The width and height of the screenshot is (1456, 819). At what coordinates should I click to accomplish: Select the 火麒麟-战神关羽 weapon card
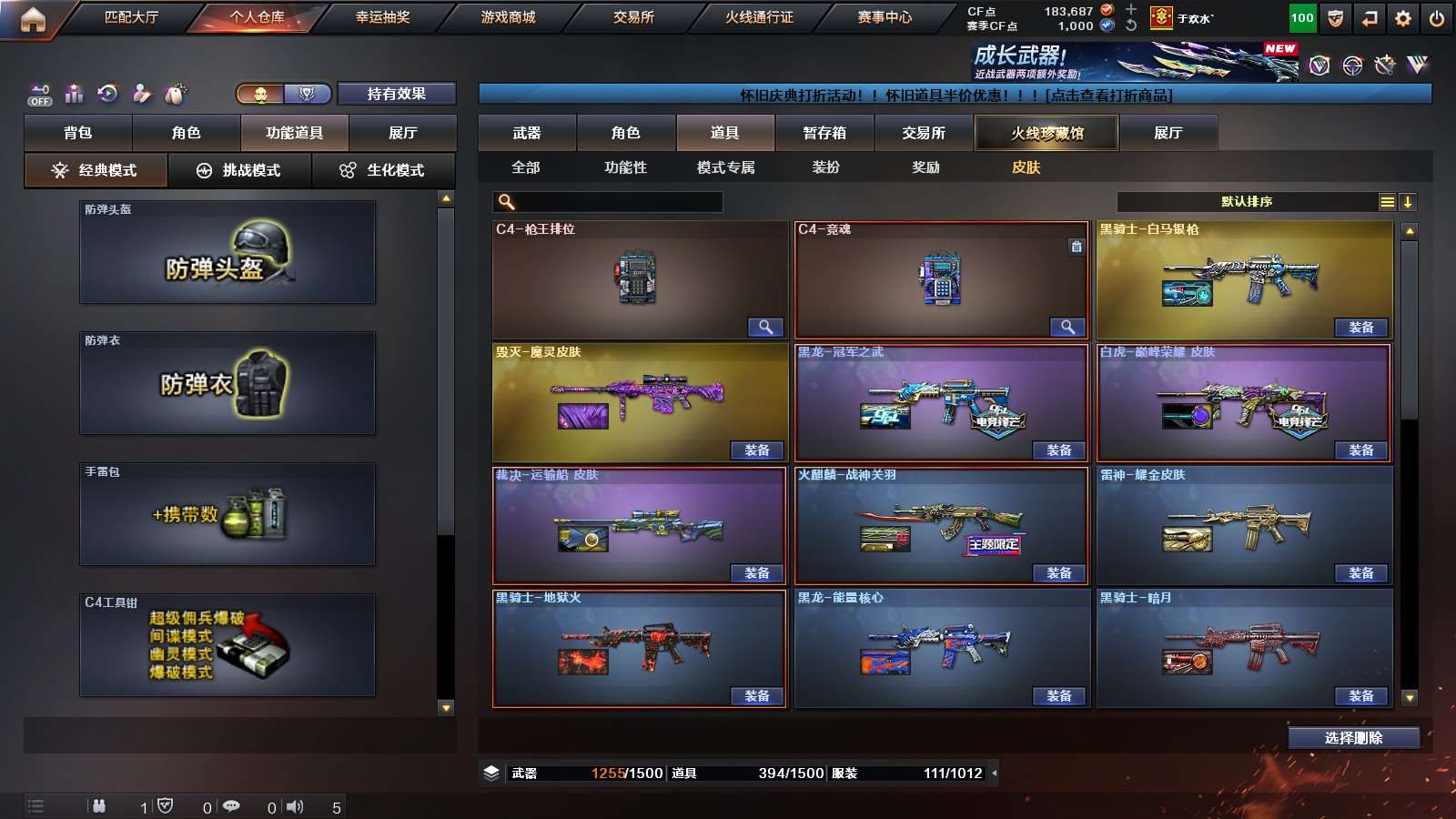point(941,523)
